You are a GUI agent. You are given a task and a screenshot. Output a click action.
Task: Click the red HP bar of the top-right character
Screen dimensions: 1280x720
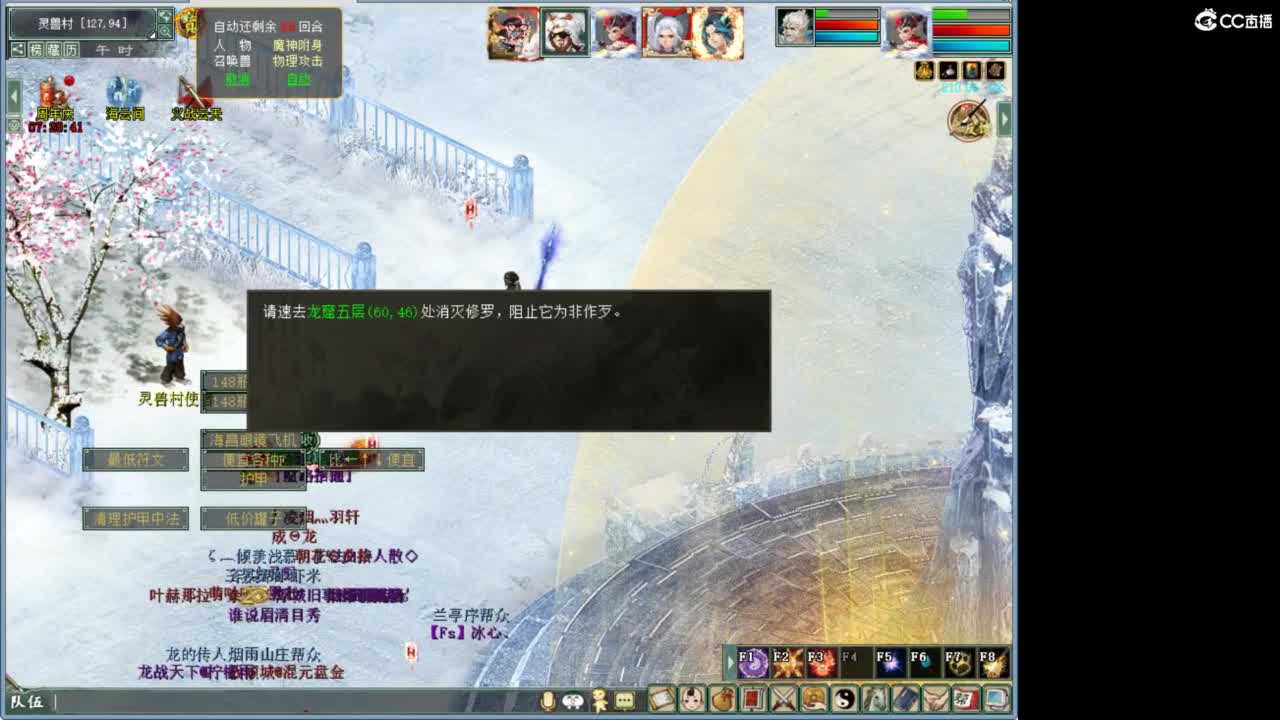point(970,29)
